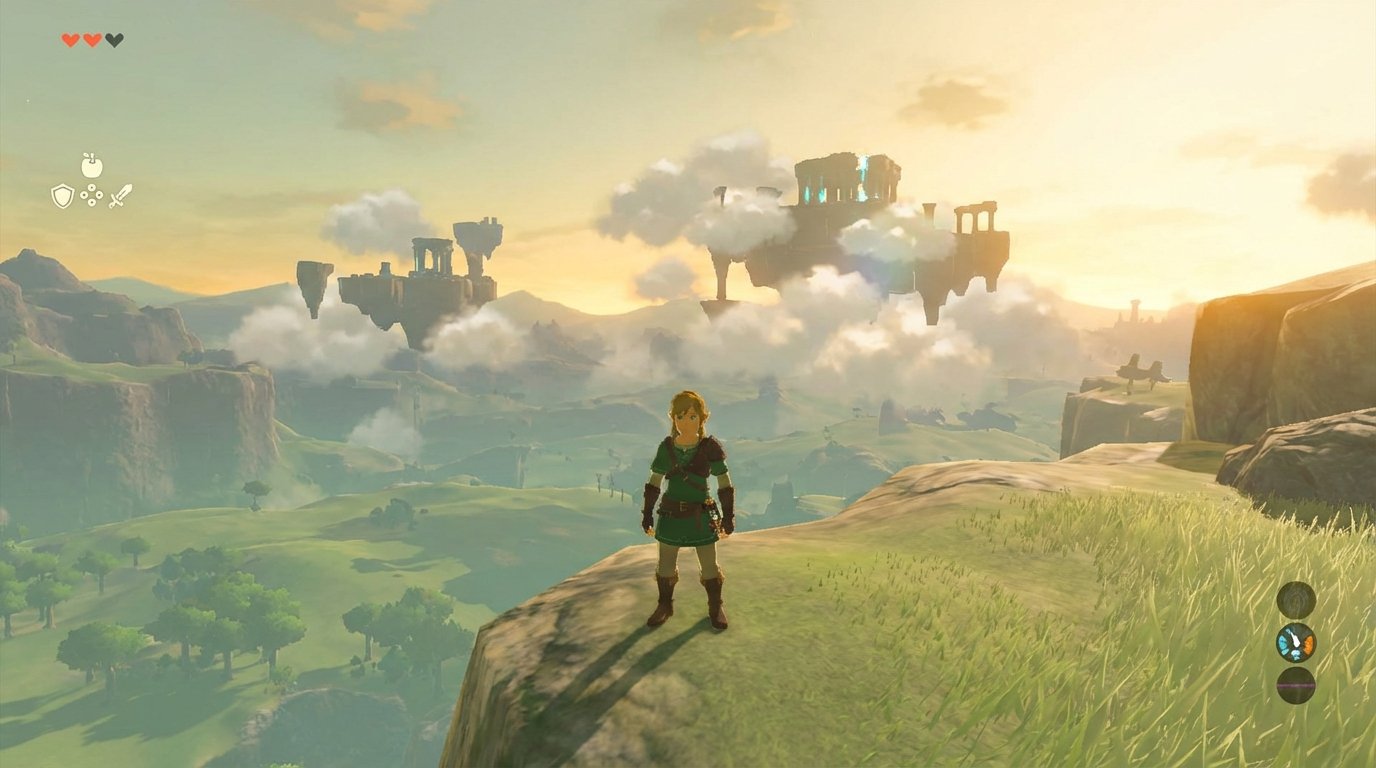The width and height of the screenshot is (1376, 768).
Task: Click the circular minimap in the bottom right
Action: point(1296,601)
